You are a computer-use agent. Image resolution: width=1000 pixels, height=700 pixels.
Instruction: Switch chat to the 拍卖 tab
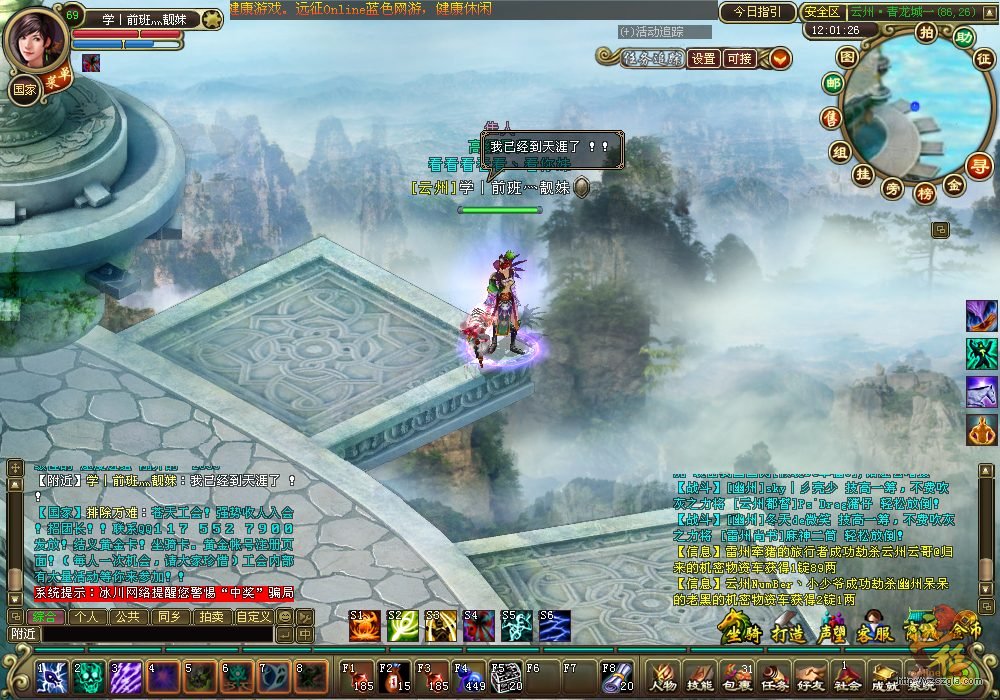[210, 617]
